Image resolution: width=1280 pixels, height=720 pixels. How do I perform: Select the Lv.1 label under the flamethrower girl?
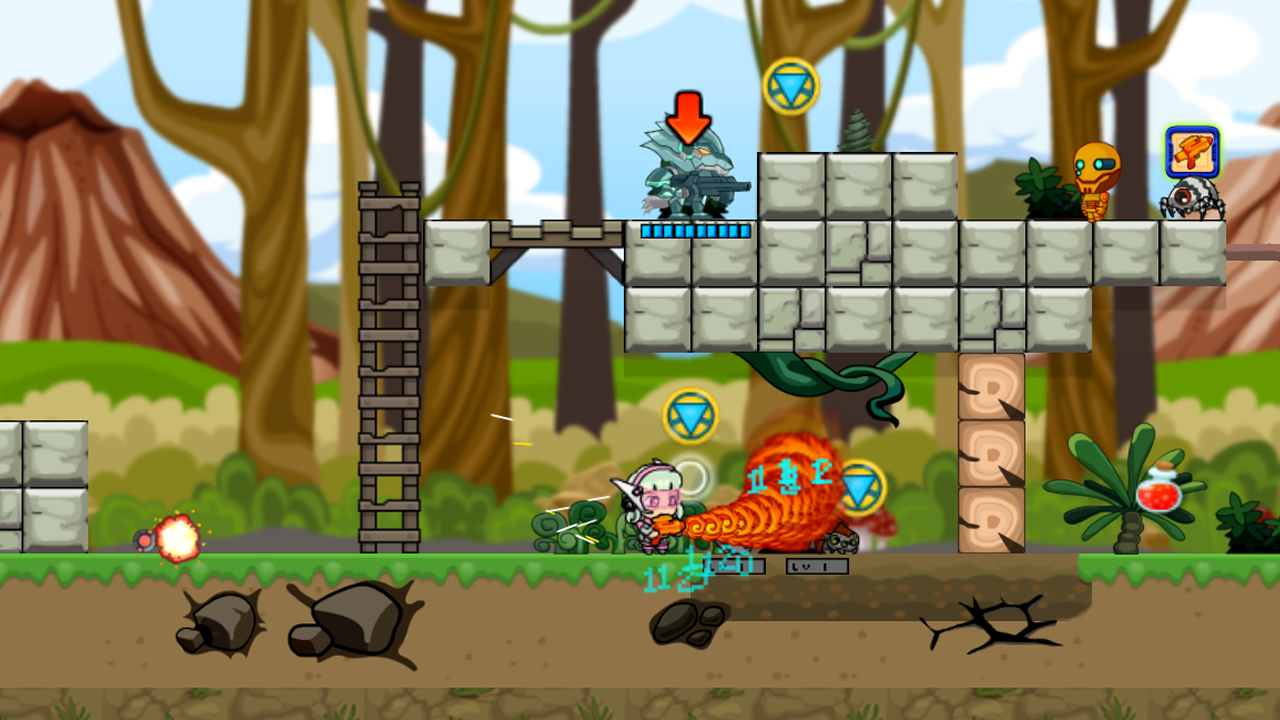735,566
